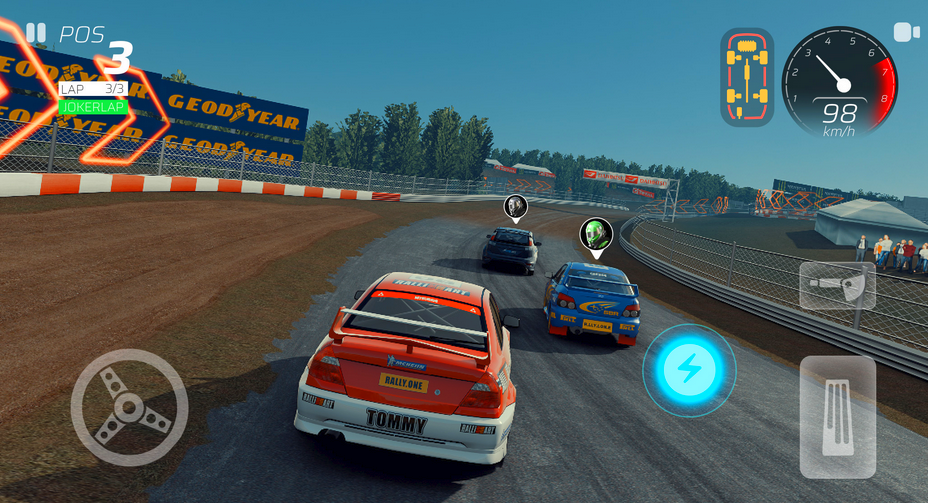The width and height of the screenshot is (928, 503).
Task: Tap the steering wheel control
Action: 129,407
